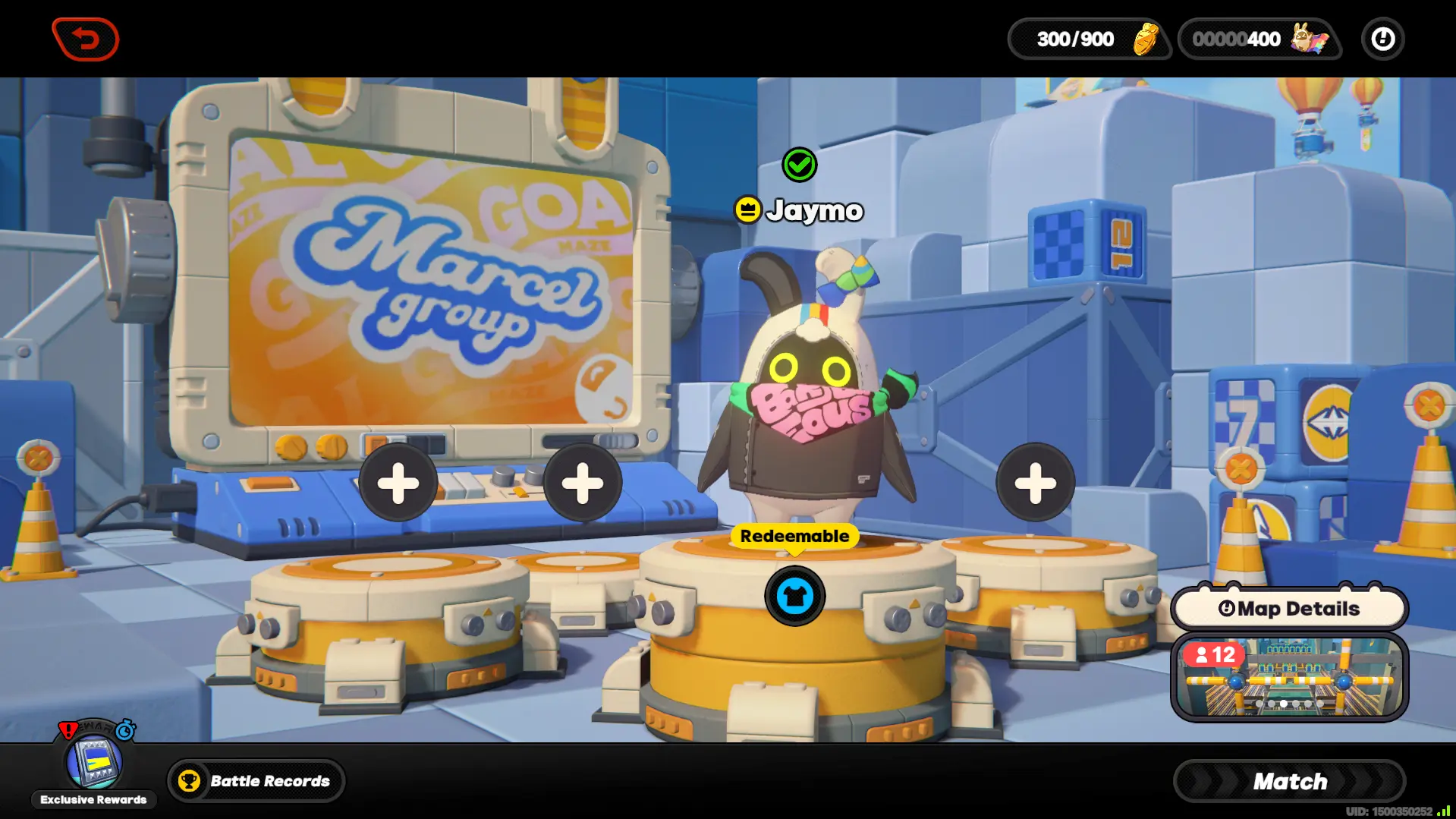Show Map Details

(x=1289, y=609)
